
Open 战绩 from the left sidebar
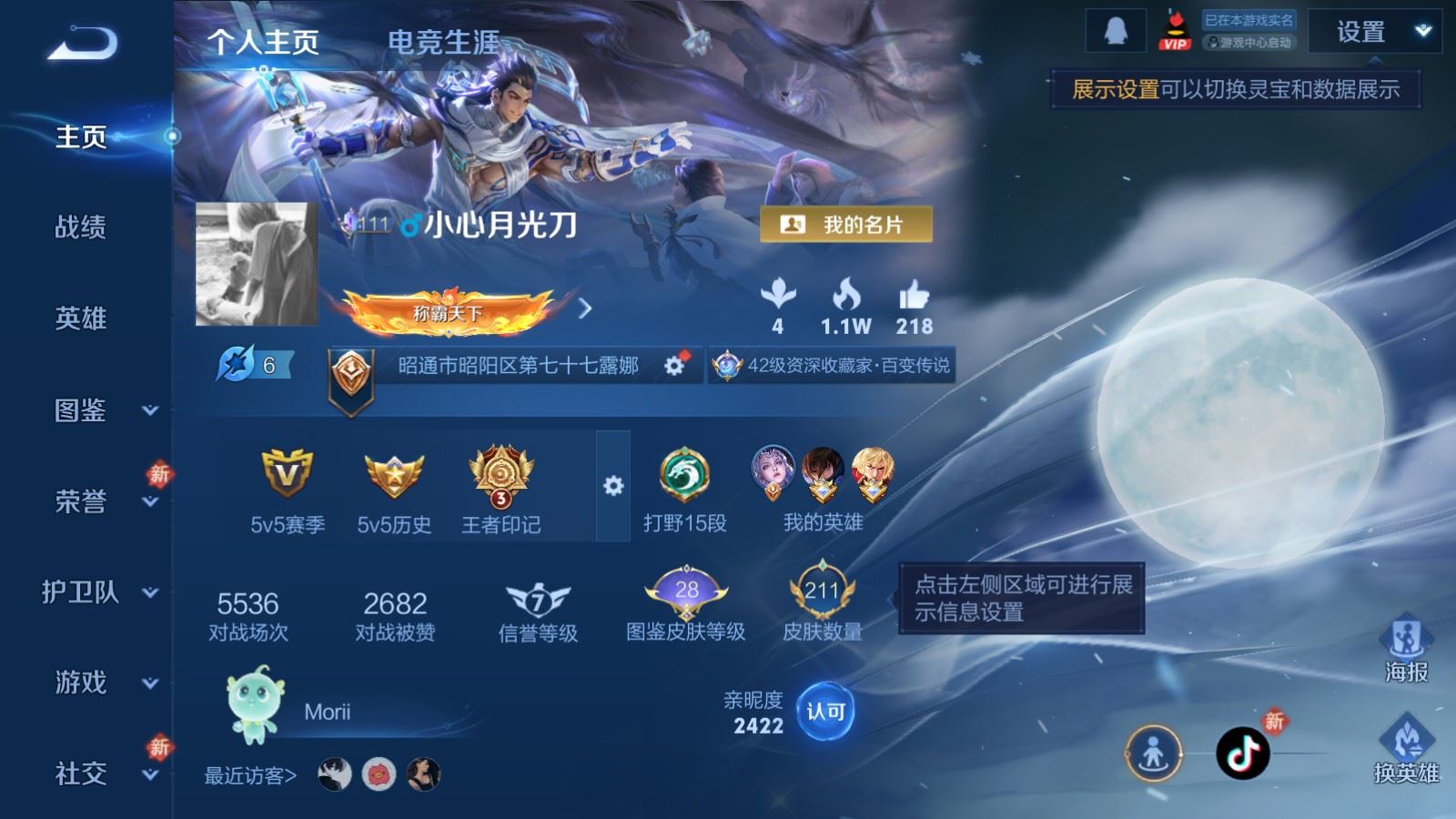click(x=80, y=228)
